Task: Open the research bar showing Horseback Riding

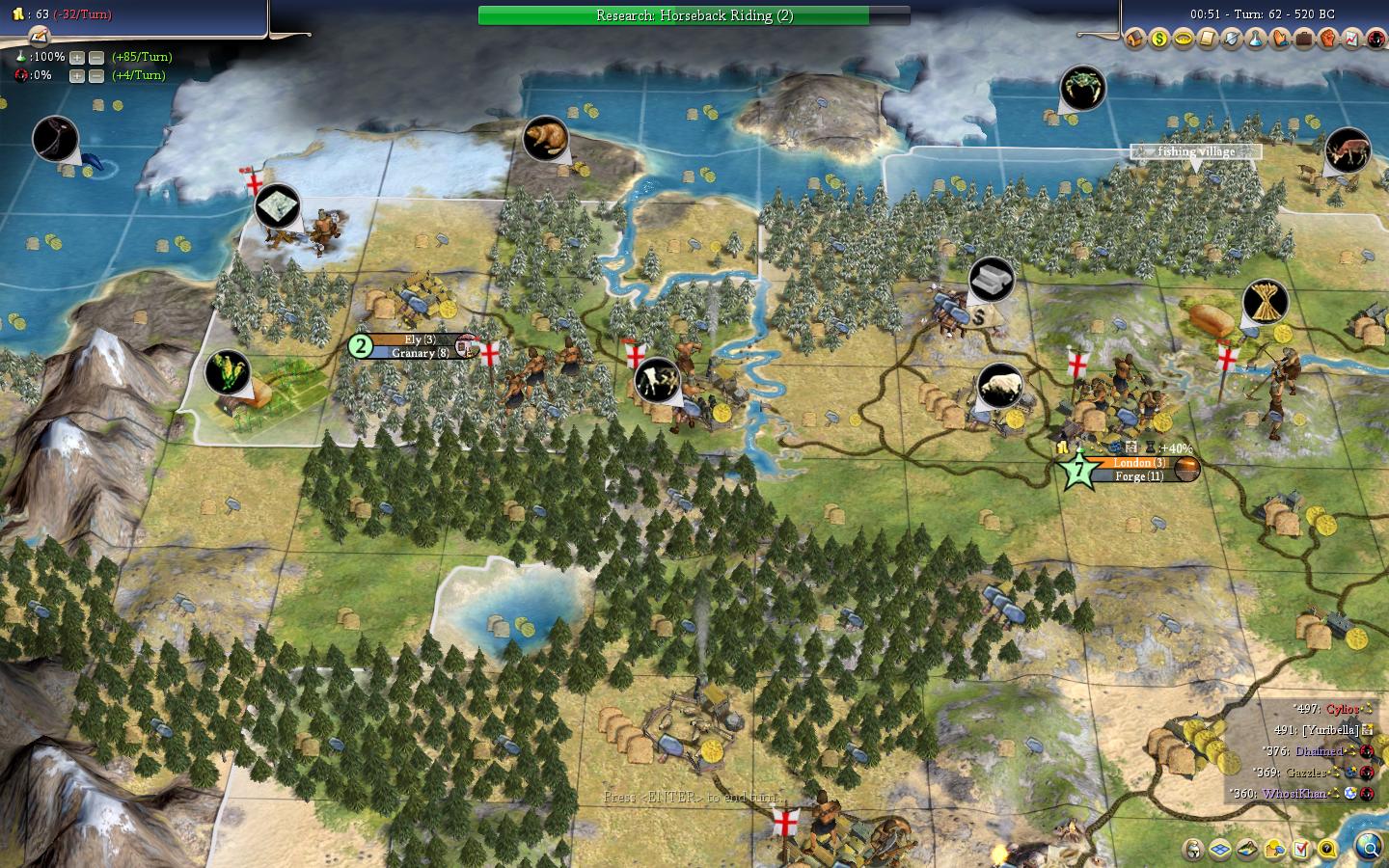Action: [x=694, y=15]
